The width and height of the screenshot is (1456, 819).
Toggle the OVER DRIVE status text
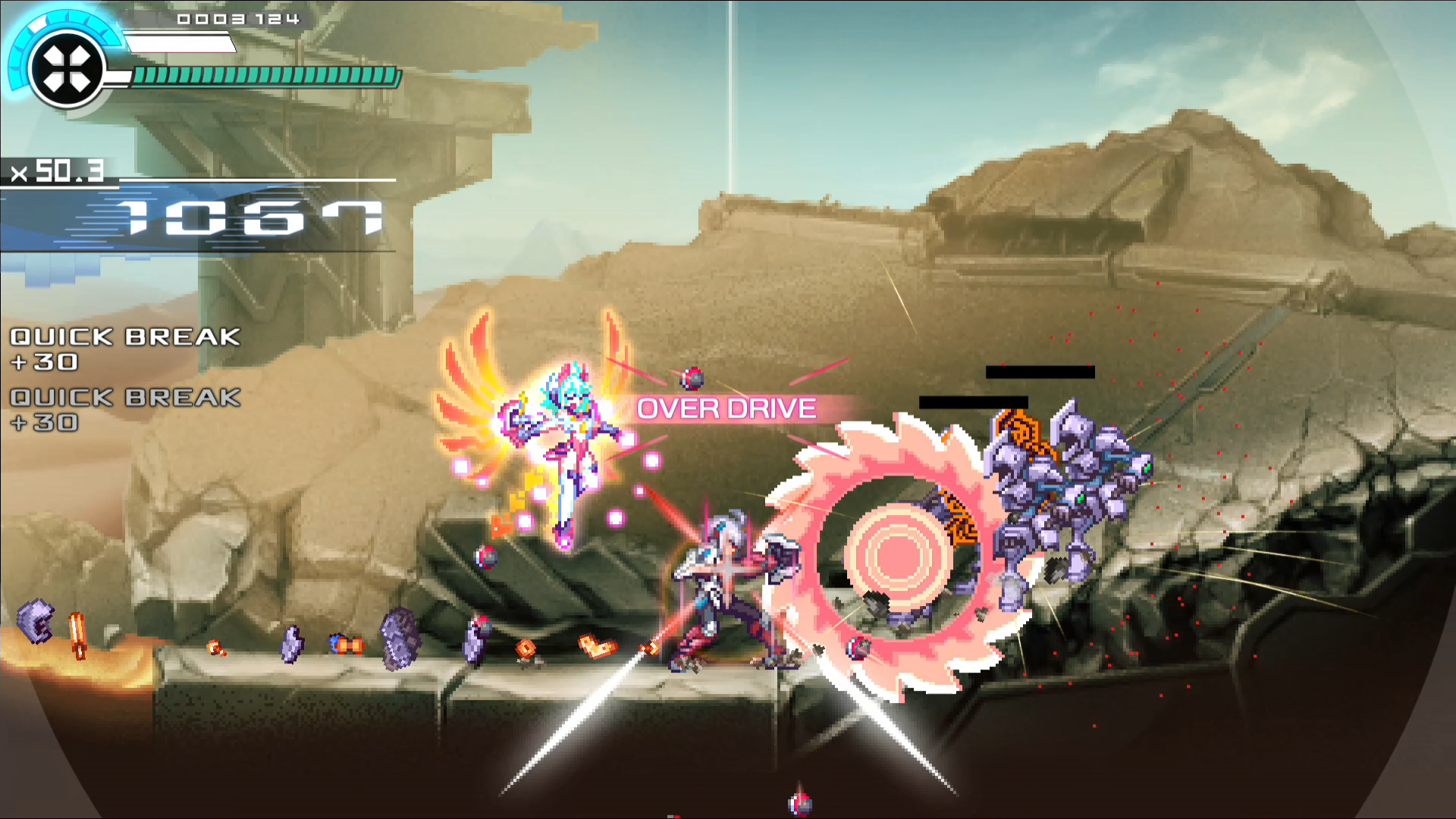pyautogui.click(x=726, y=408)
